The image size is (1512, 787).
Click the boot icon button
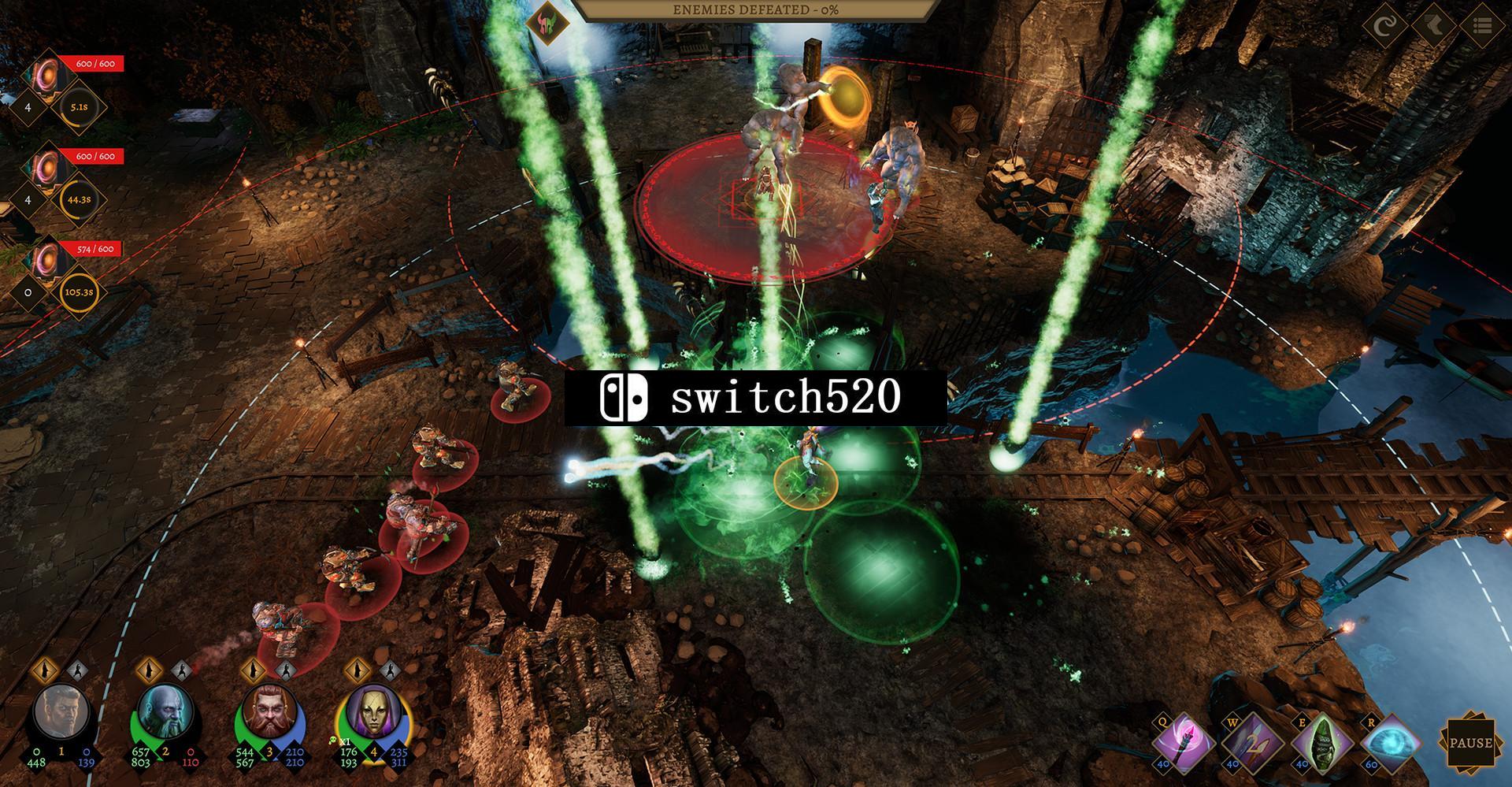1434,26
